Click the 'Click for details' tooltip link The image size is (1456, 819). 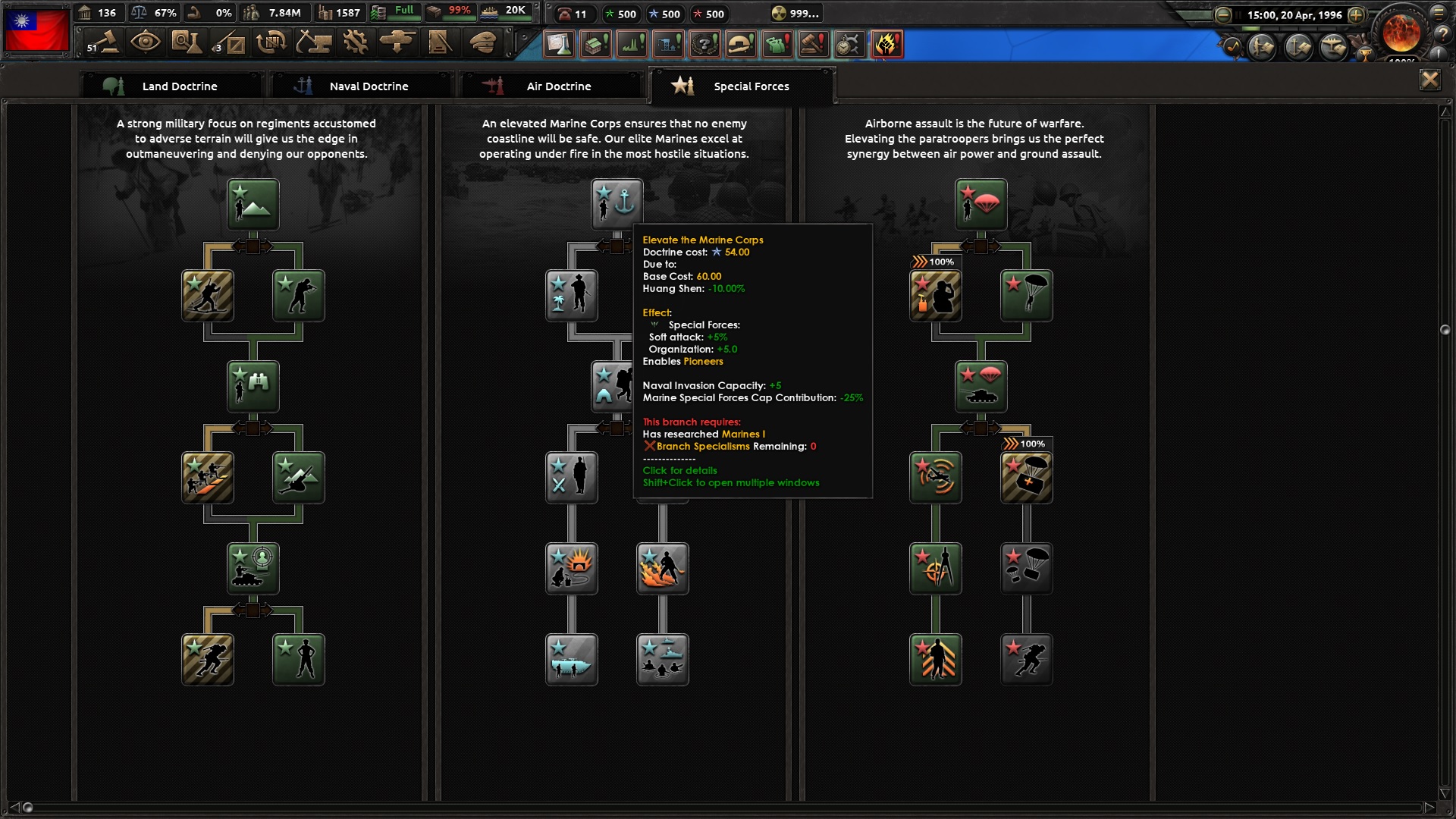[x=679, y=470]
